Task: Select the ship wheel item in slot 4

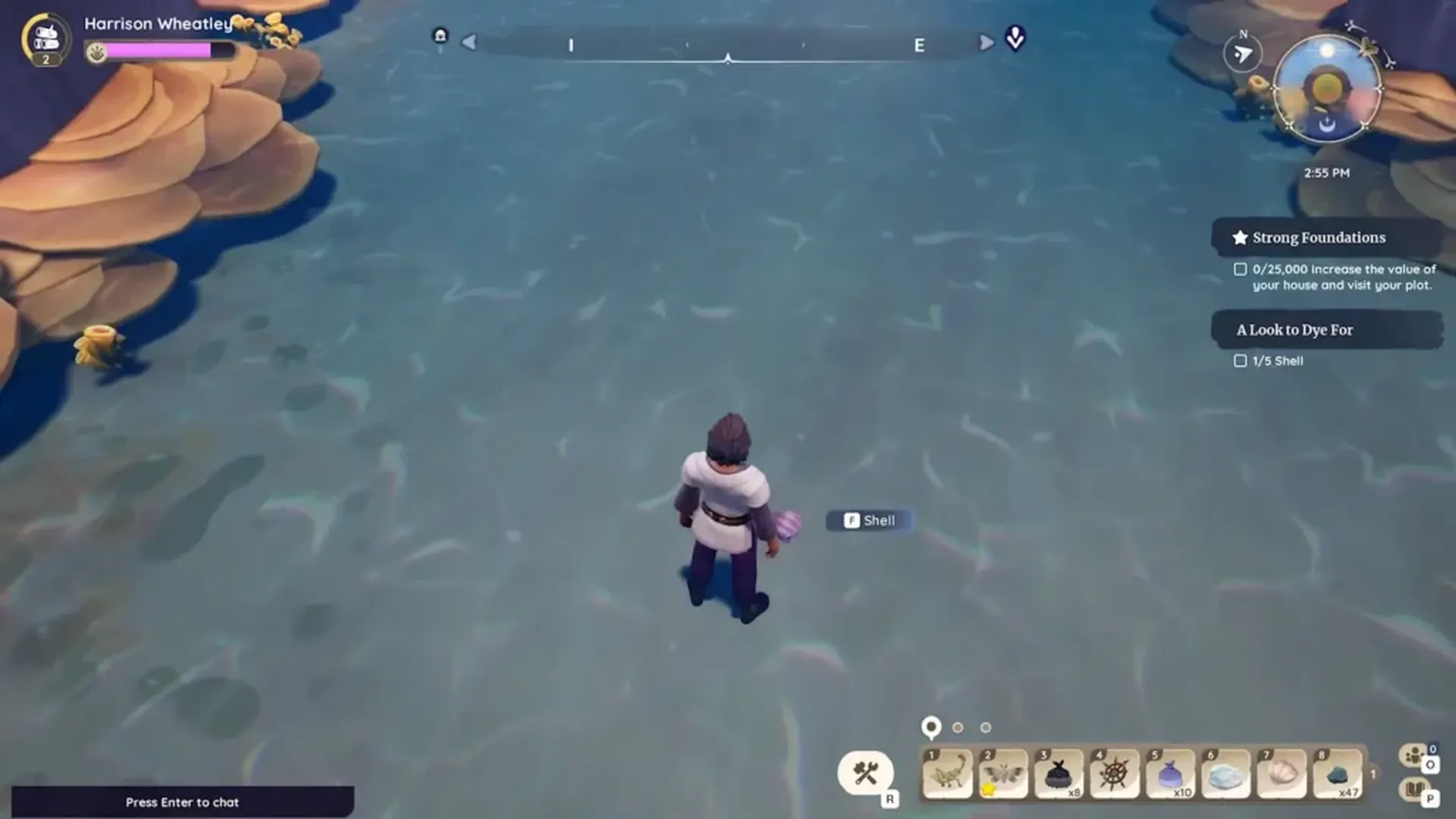Action: click(x=1113, y=773)
